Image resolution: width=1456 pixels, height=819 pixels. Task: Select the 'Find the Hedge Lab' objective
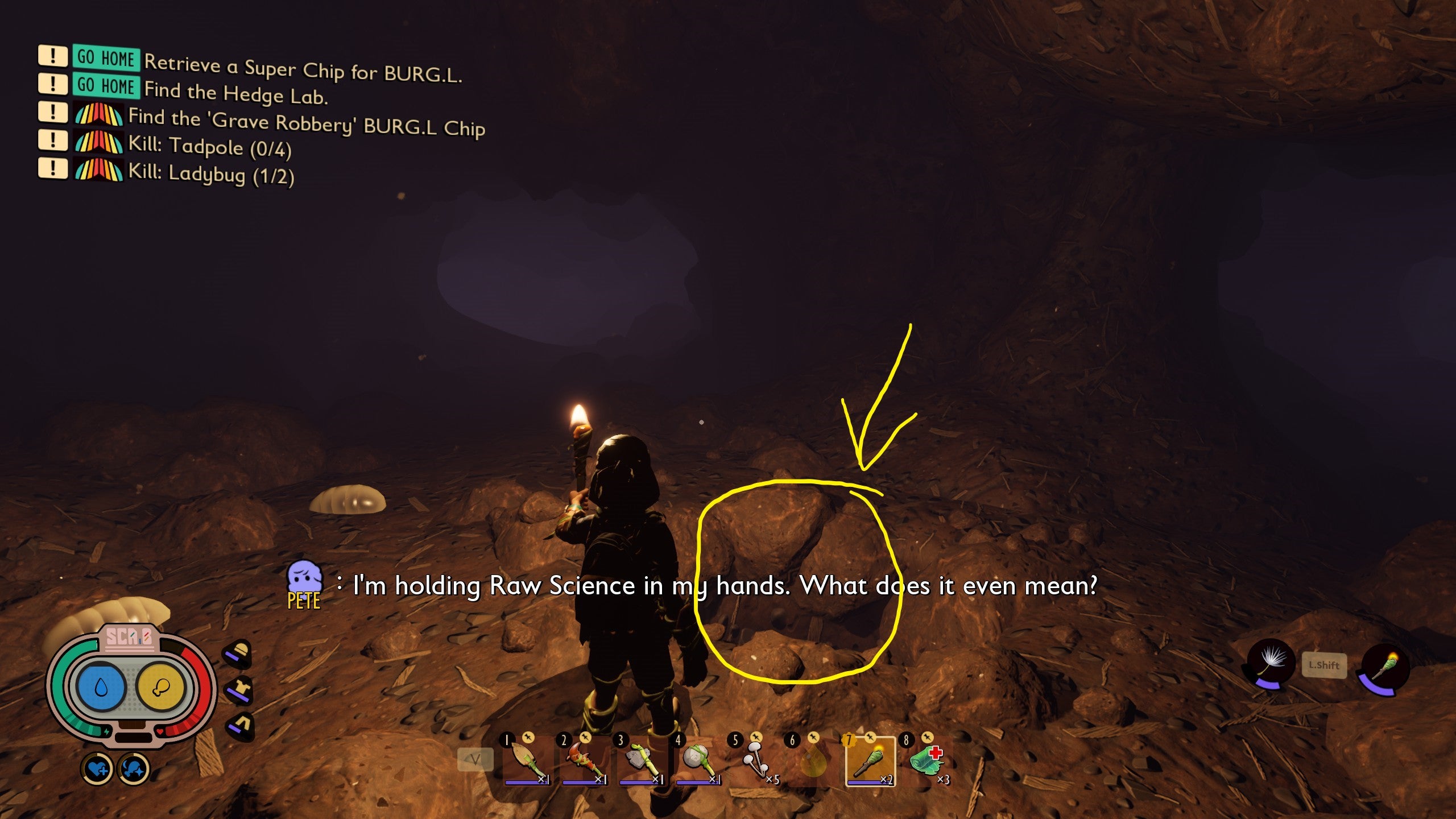pyautogui.click(x=235, y=93)
